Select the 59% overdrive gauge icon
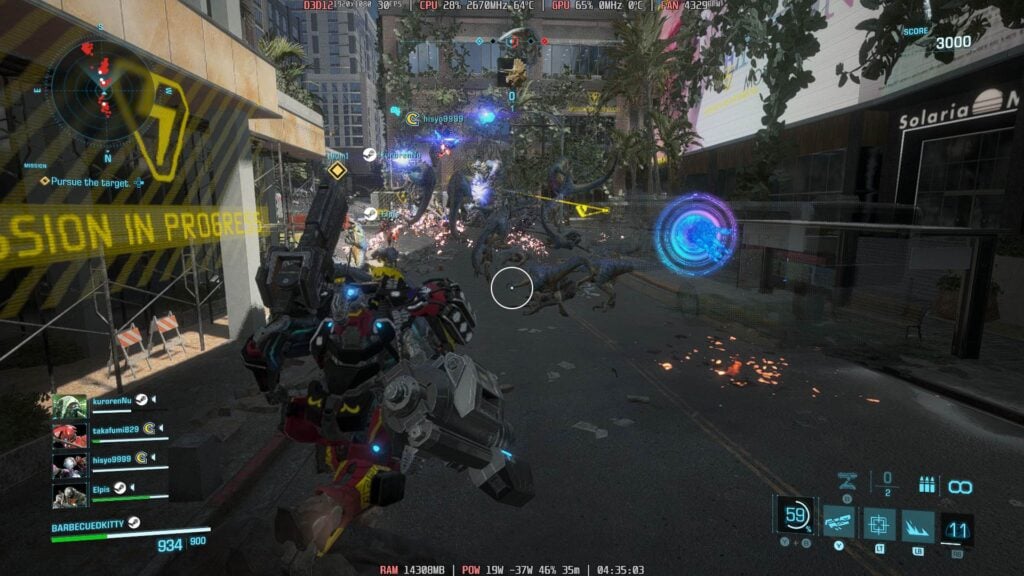 tap(796, 516)
